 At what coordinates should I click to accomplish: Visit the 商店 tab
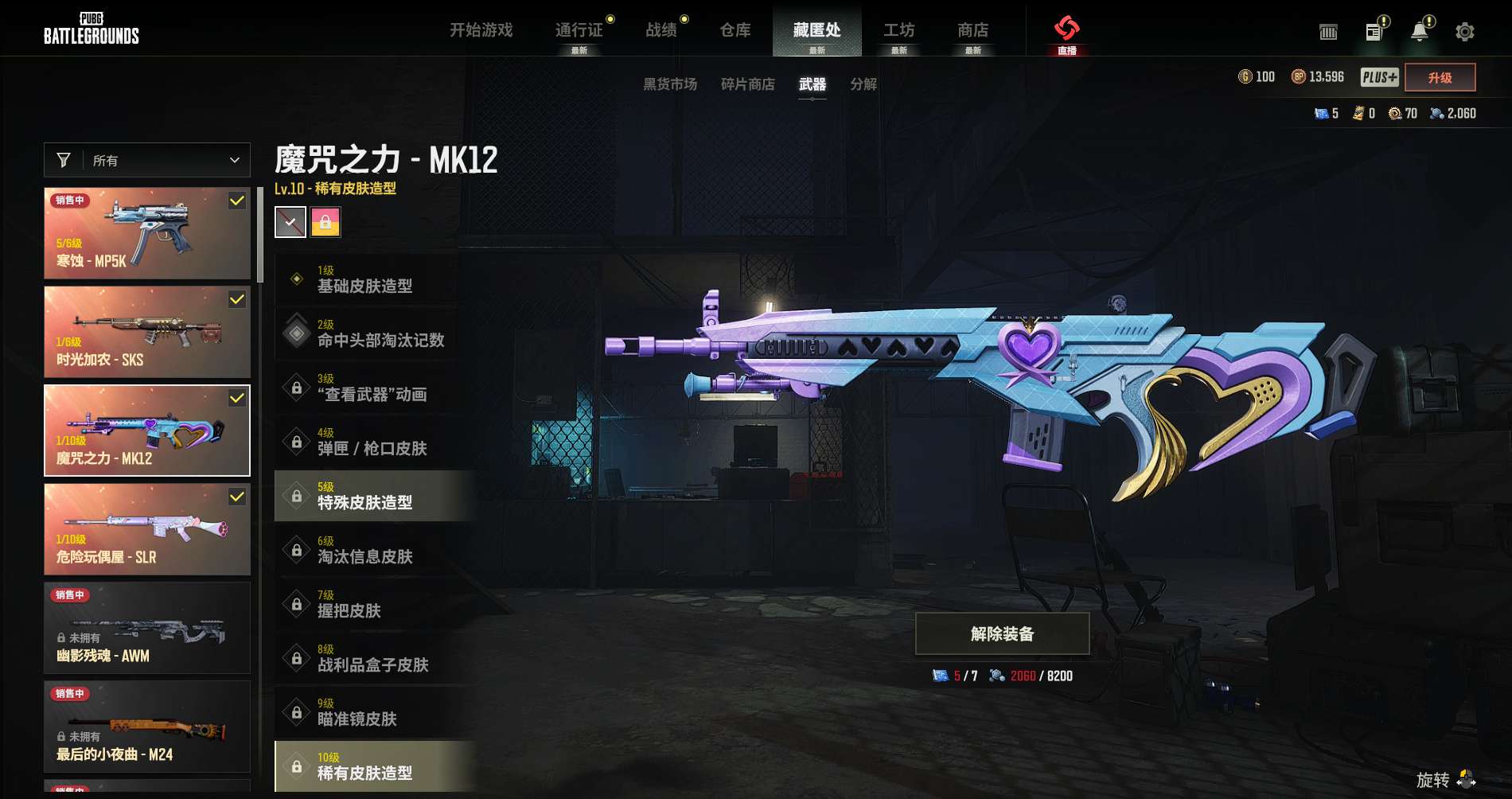tap(972, 30)
